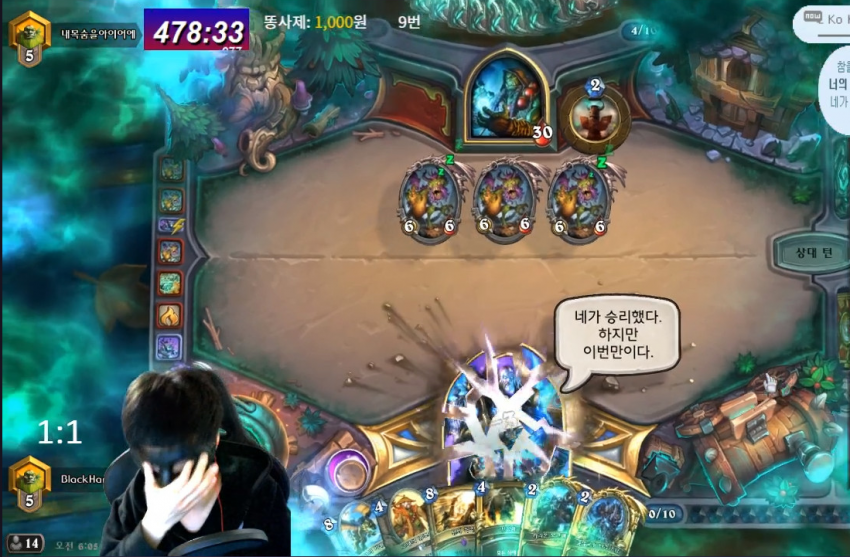Click the opponent's totem hero power
850x557 pixels.
(x=594, y=116)
